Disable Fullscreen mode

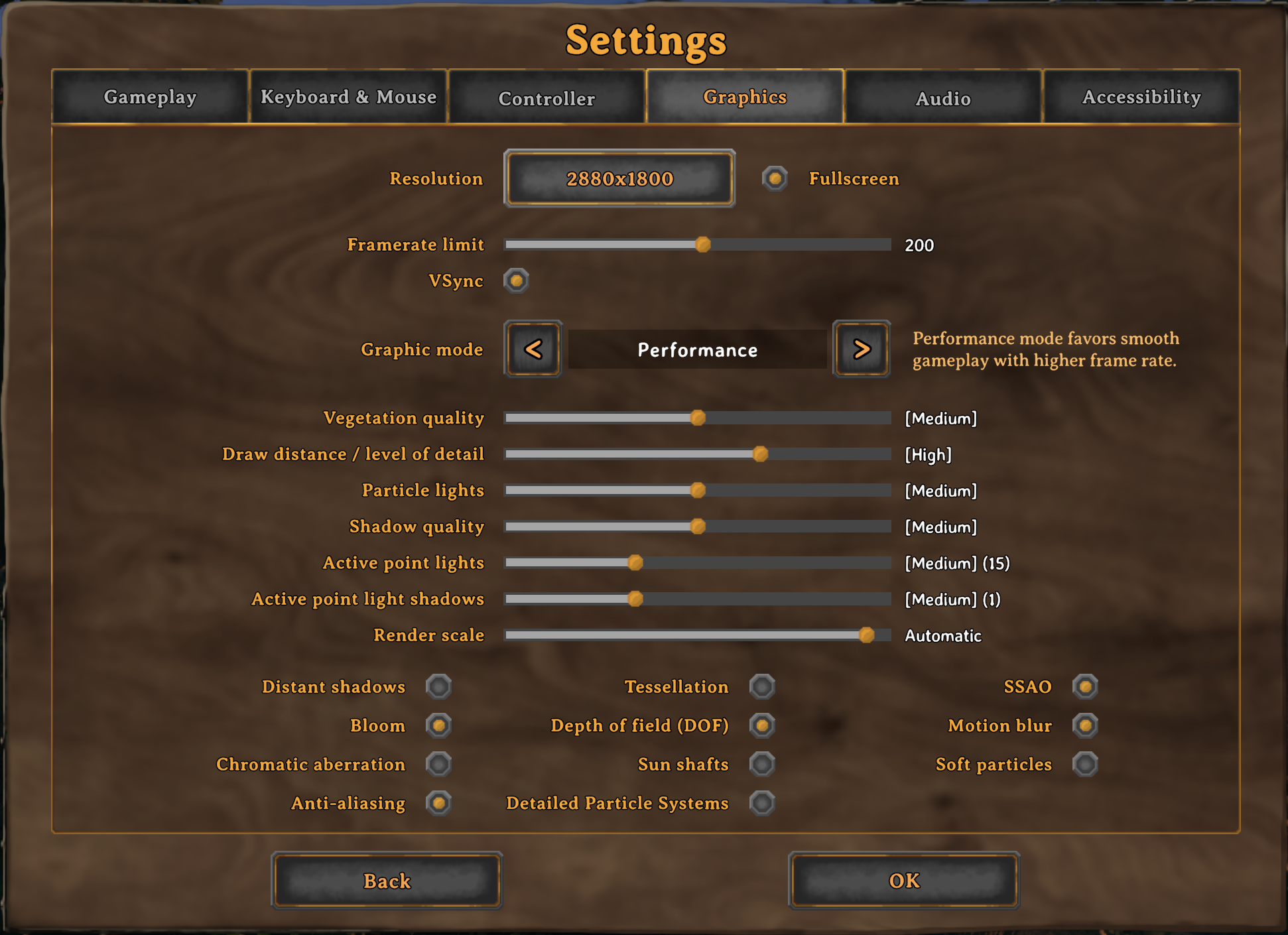pos(775,178)
